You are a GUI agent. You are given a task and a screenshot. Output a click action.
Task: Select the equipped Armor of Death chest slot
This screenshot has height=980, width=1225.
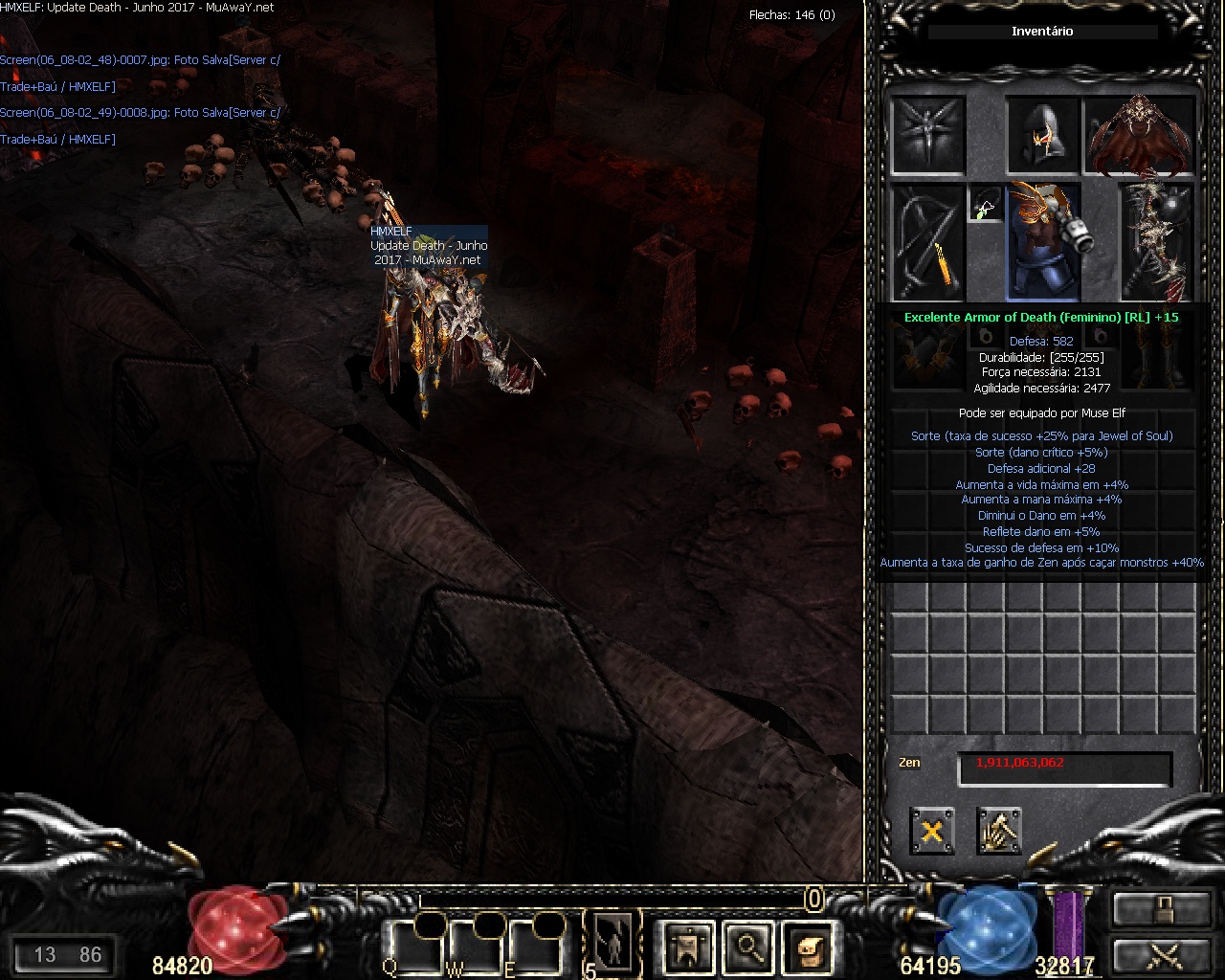pyautogui.click(x=1043, y=239)
